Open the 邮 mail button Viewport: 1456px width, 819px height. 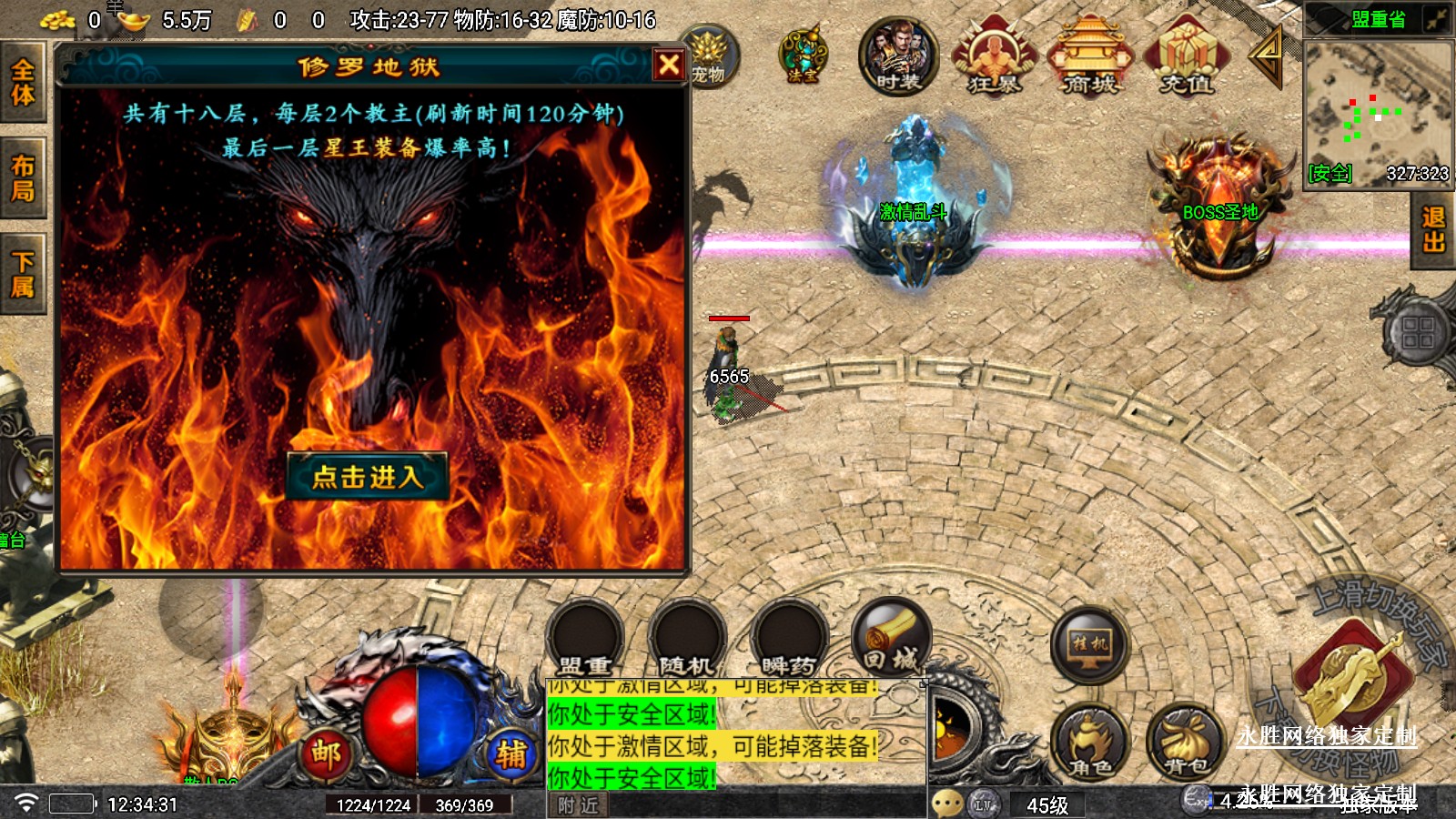point(326,753)
